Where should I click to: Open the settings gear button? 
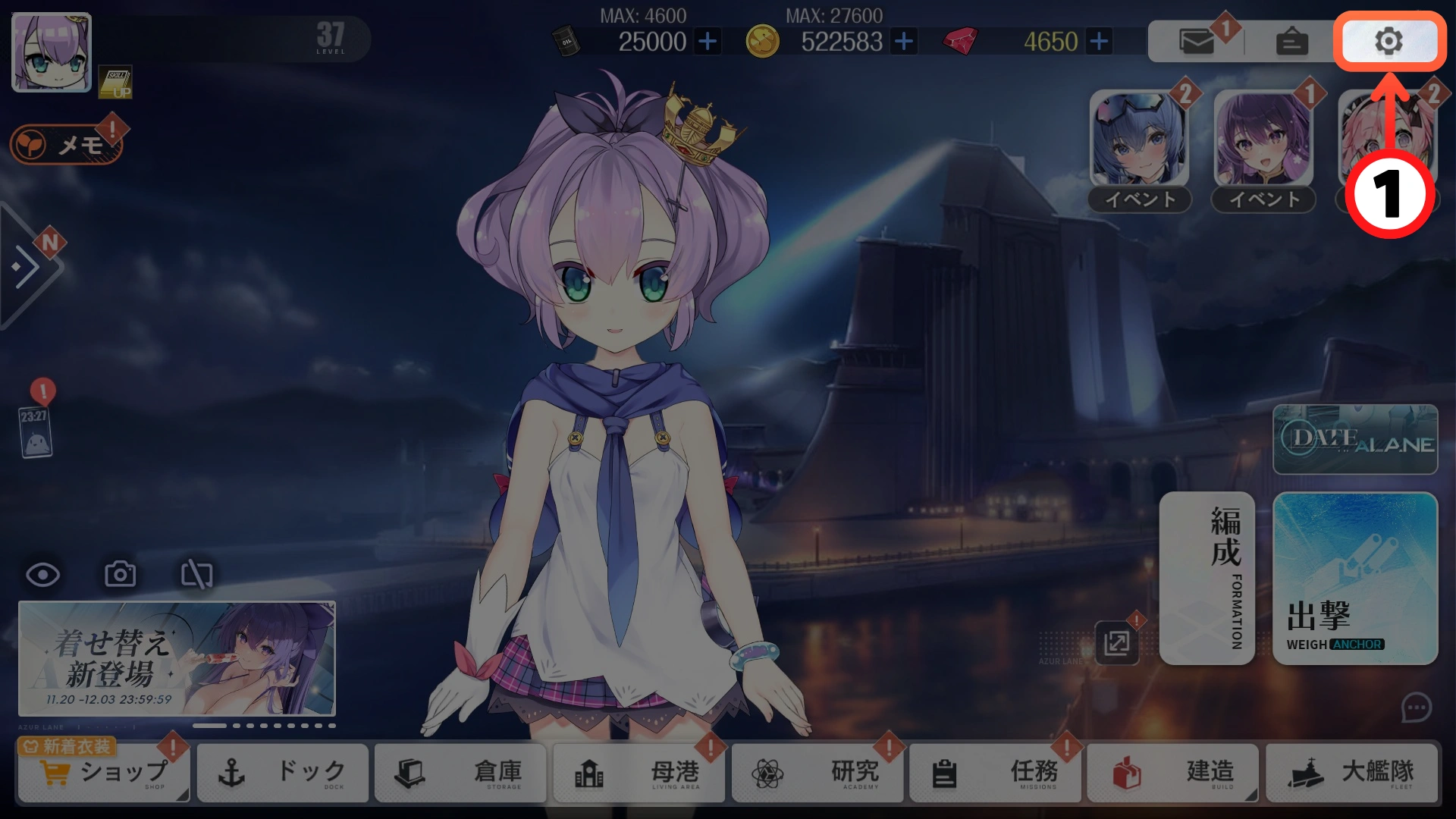point(1389,41)
